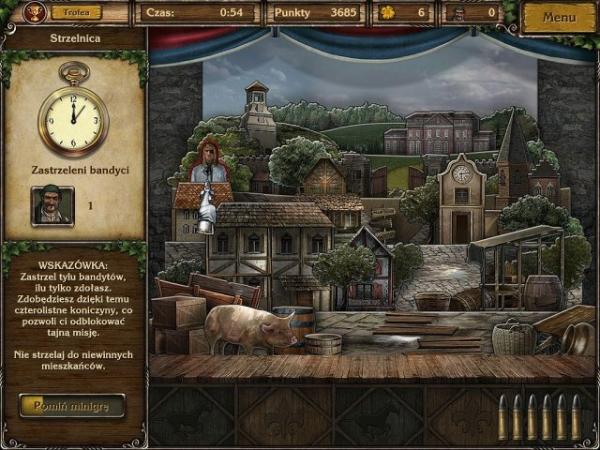The height and width of the screenshot is (450, 600).
Task: Skip the minigame with Pomiń minigrę
Action: pos(72,405)
